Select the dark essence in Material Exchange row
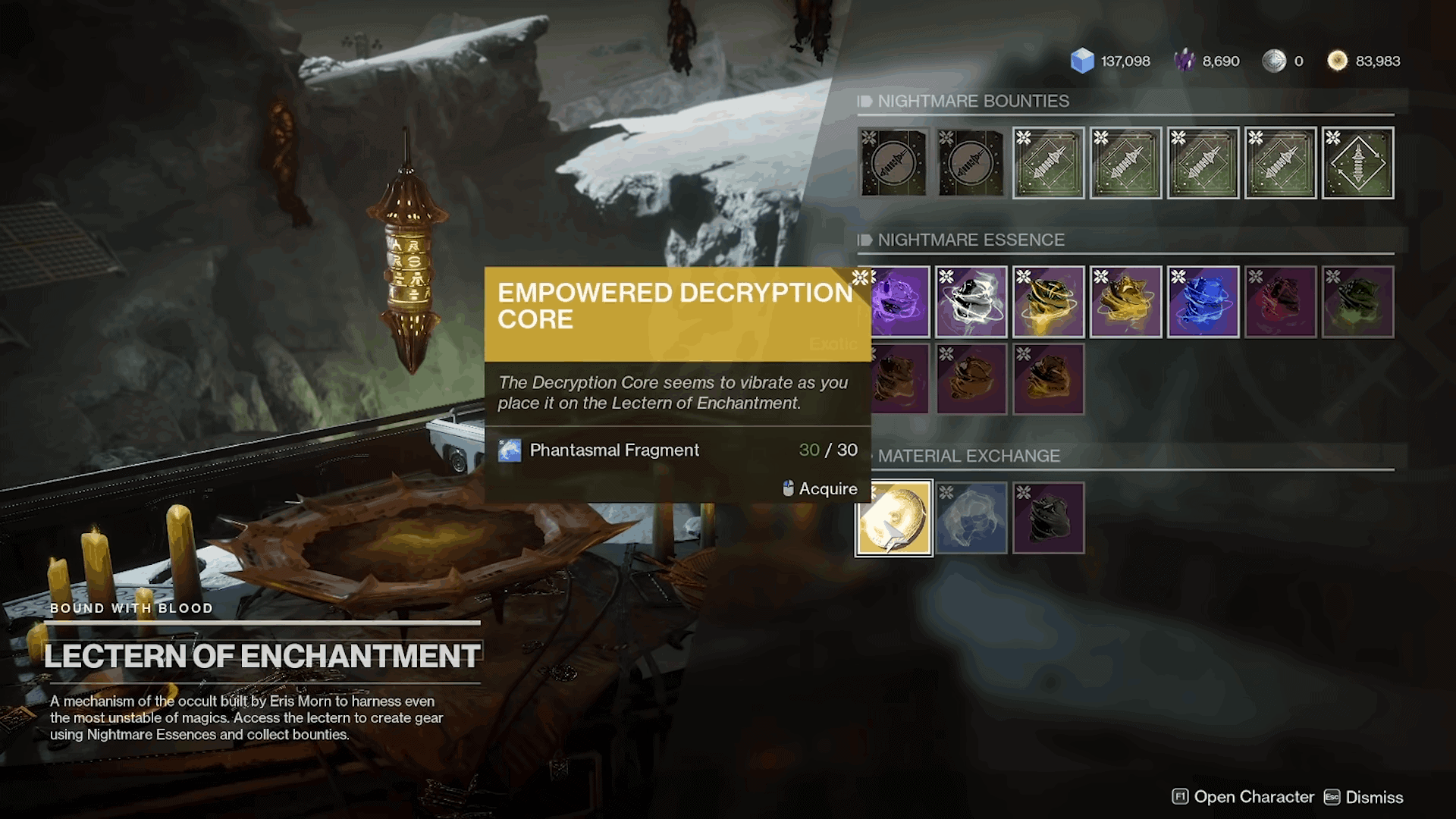 click(x=1047, y=518)
